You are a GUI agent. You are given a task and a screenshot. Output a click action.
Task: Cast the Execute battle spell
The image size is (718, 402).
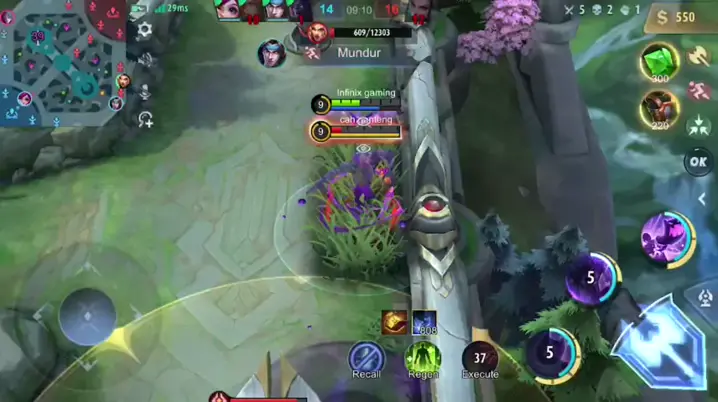tap(480, 356)
